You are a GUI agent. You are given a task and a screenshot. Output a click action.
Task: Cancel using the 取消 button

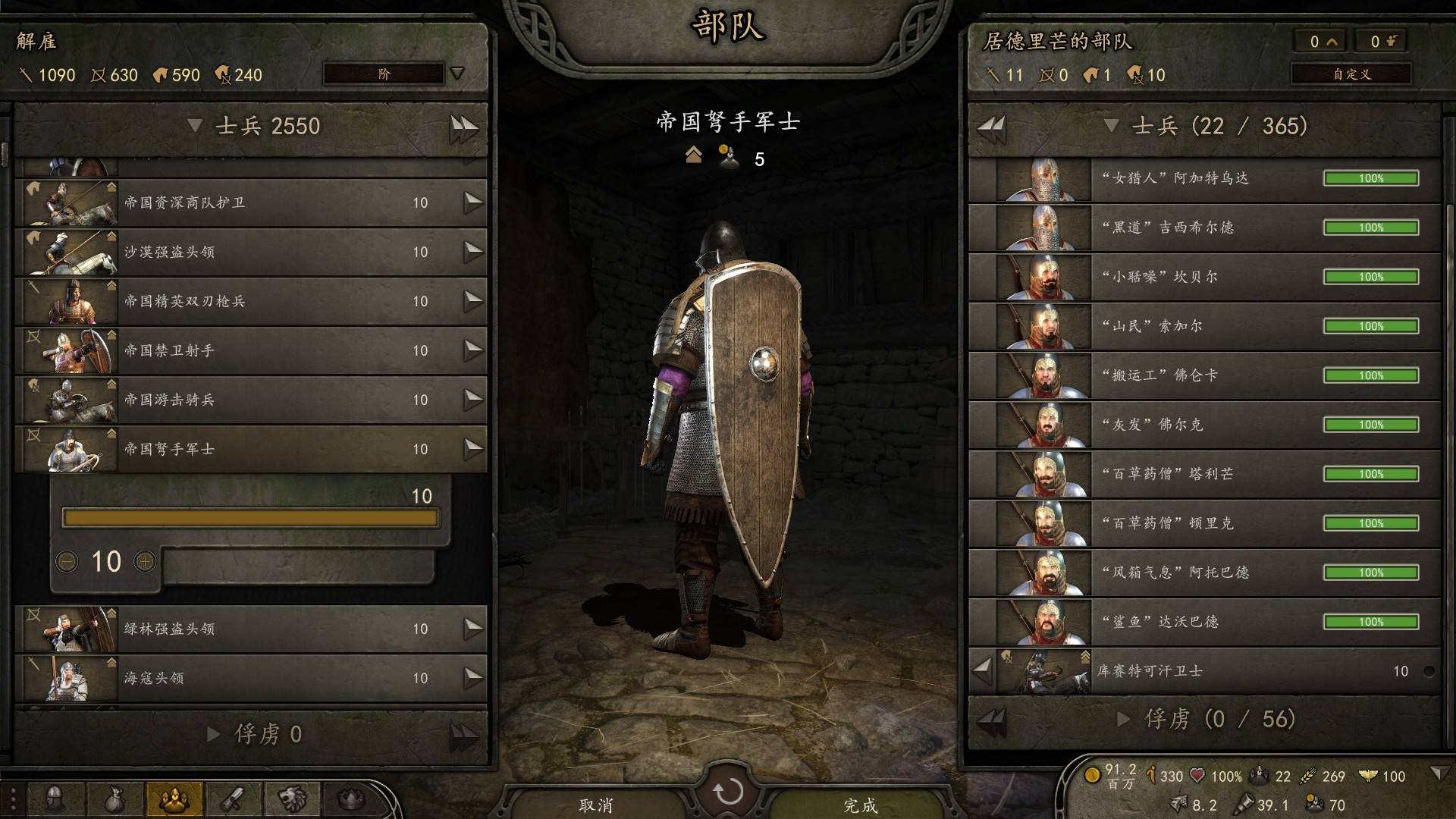coord(595,804)
